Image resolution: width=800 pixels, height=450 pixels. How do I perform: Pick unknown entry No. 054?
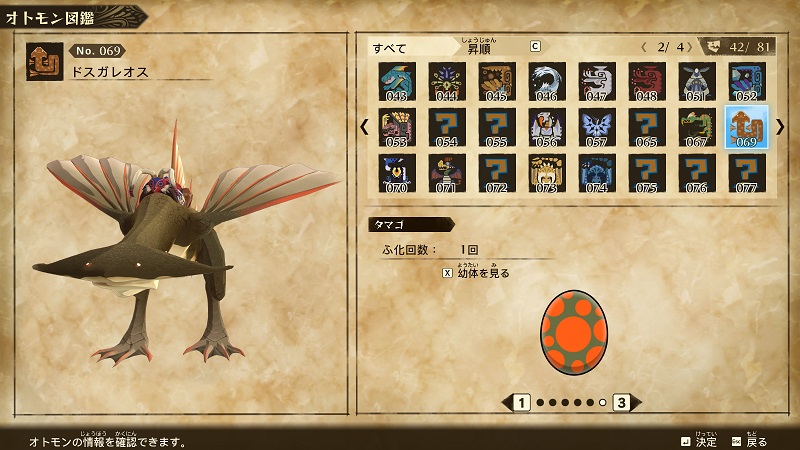pos(447,127)
